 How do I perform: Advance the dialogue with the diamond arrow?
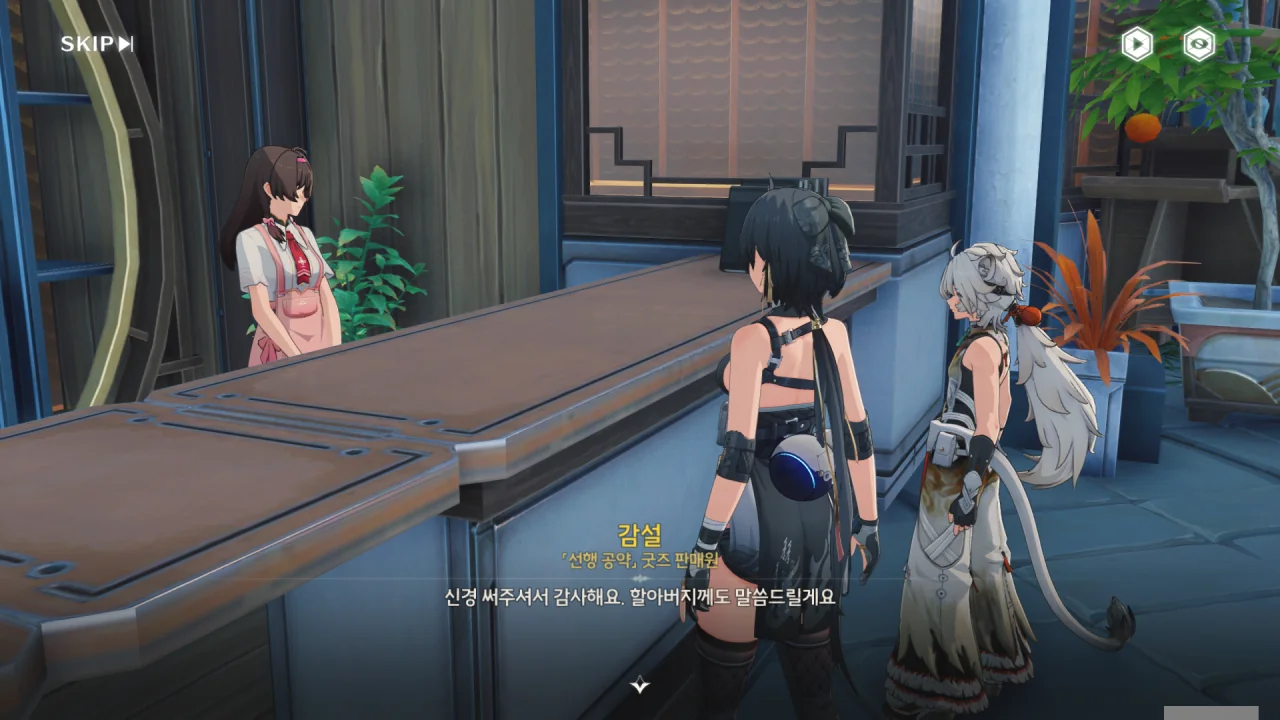tap(640, 685)
